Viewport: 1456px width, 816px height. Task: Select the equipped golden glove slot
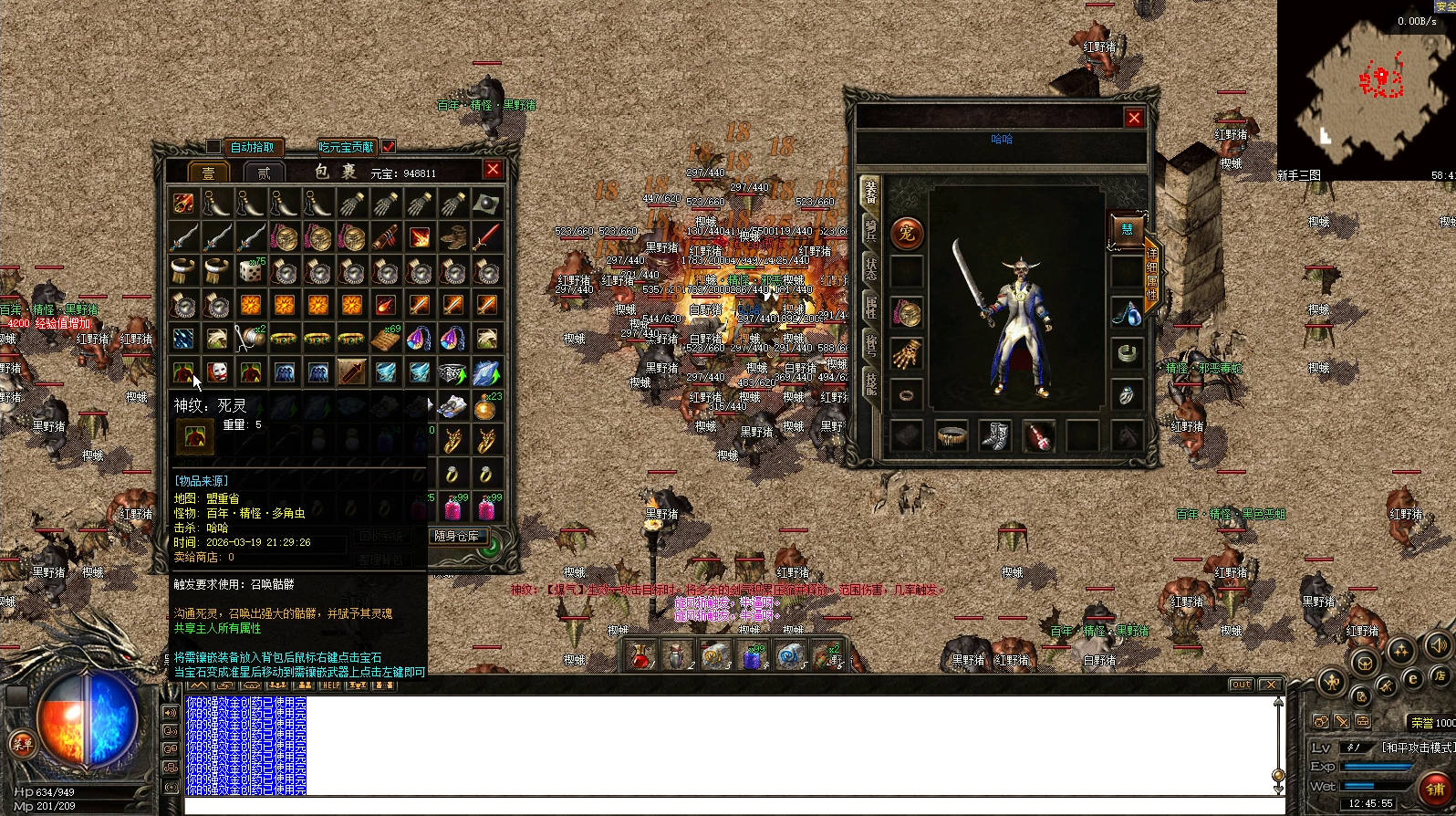pyautogui.click(x=906, y=354)
